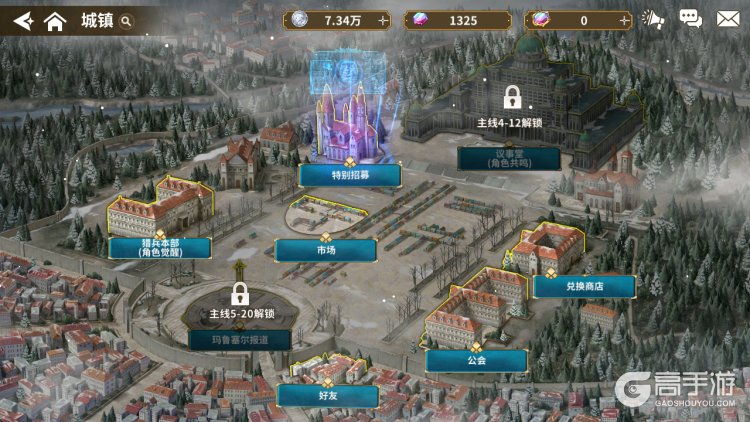Click the magnifier next to 城镇
Image resolution: width=750 pixels, height=422 pixels.
(126, 20)
